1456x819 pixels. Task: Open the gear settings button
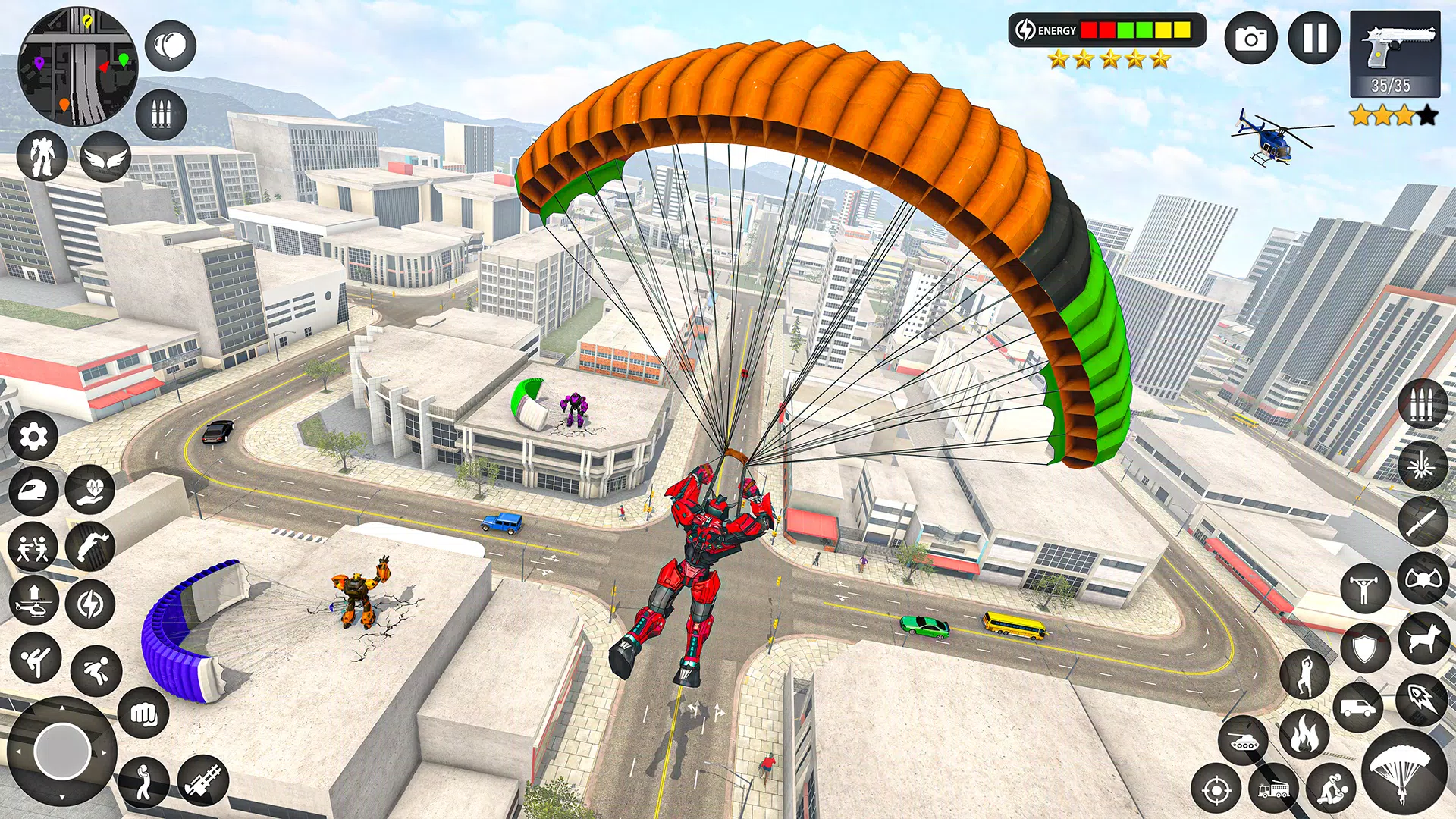(x=33, y=437)
